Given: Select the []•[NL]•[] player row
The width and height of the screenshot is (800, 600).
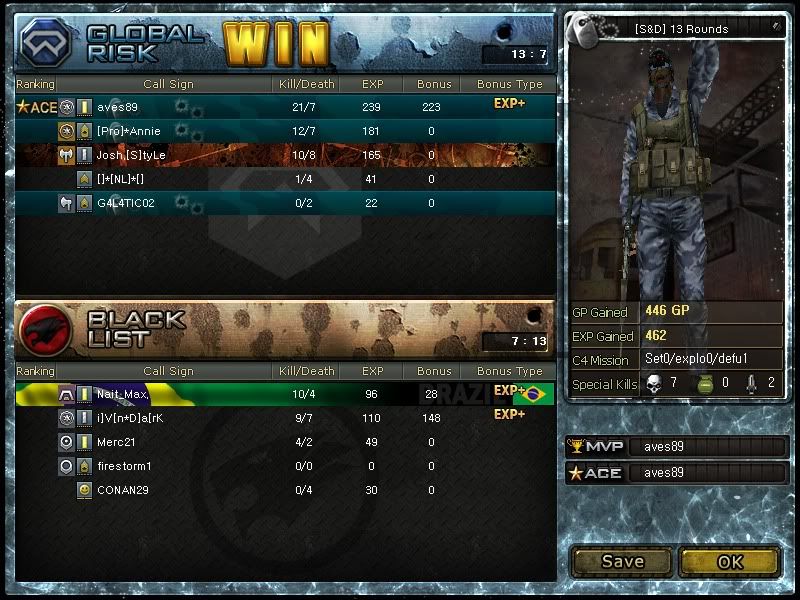Looking at the screenshot, I should point(121,179).
